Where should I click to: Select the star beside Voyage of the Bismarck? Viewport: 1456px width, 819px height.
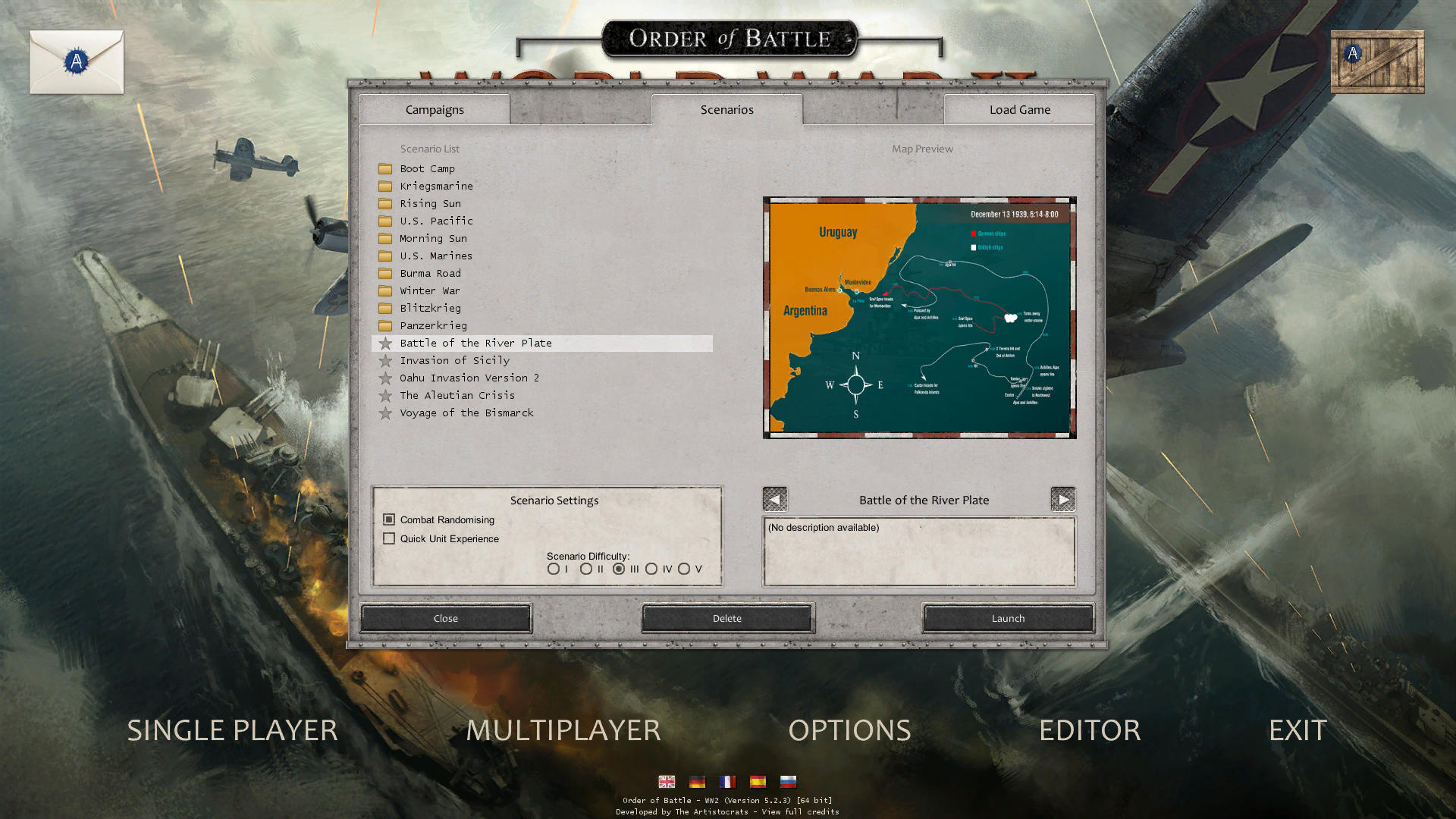[387, 413]
